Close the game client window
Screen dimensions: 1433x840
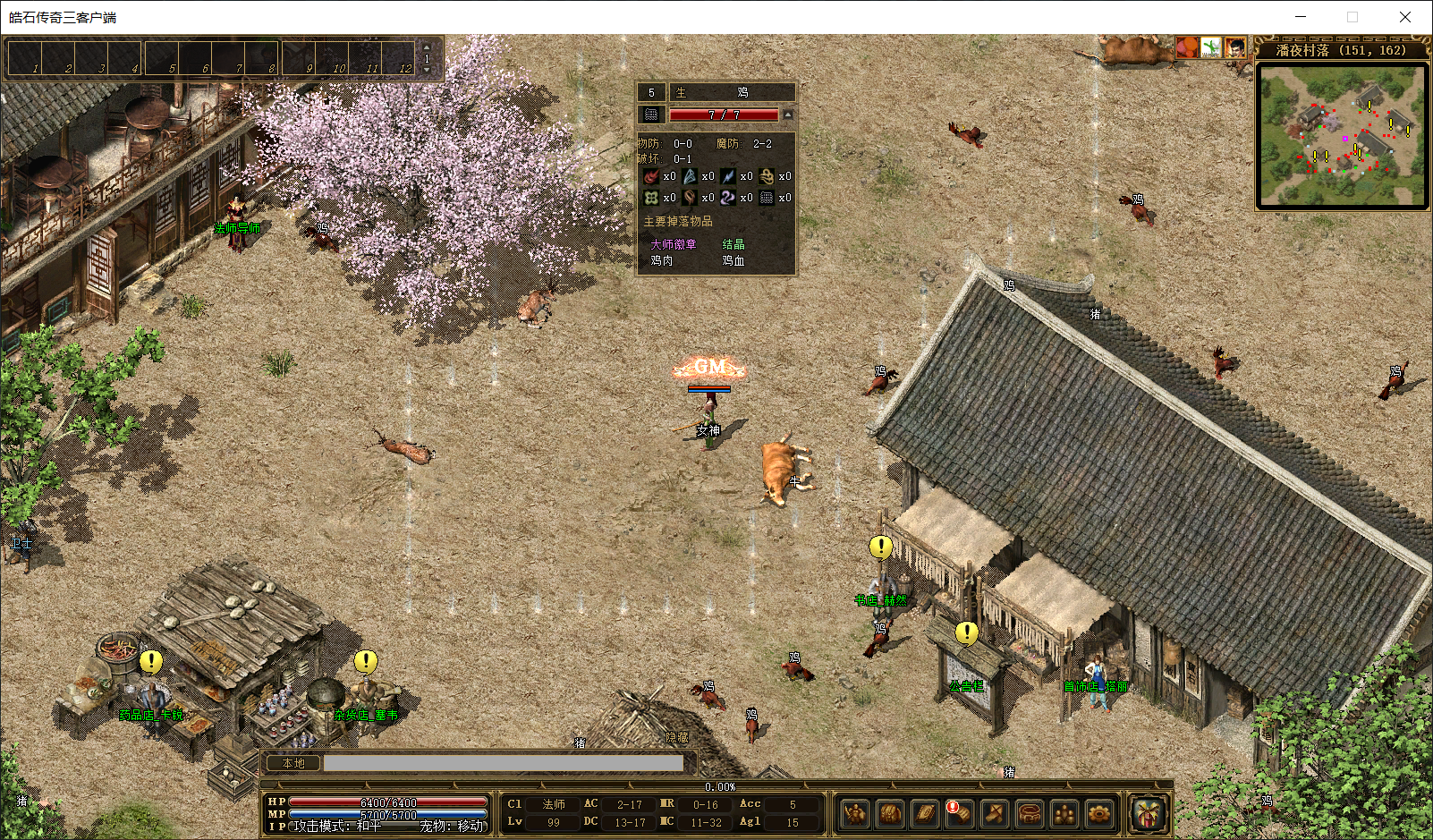click(x=1405, y=17)
